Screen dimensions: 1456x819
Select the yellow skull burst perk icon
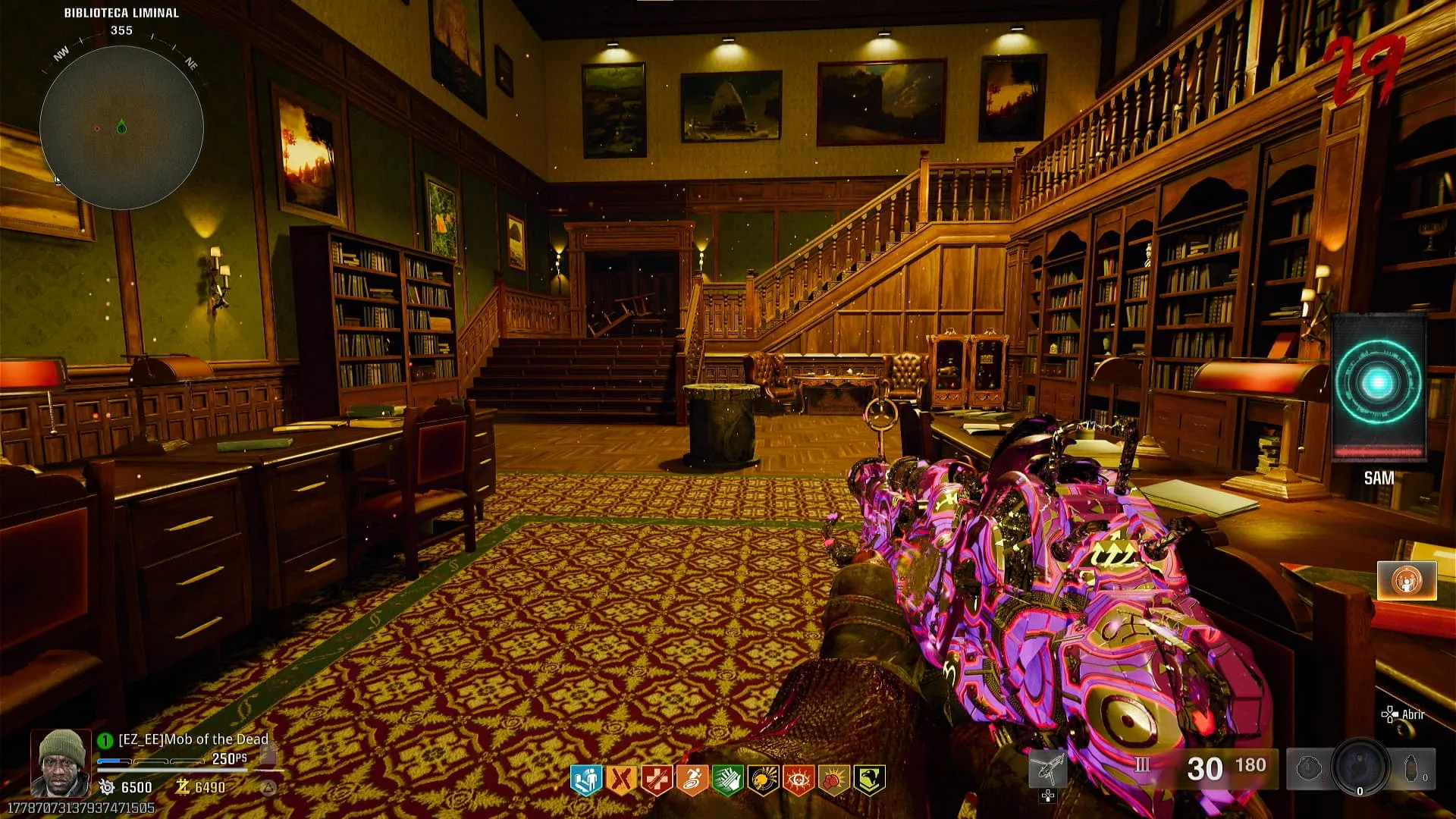click(764, 780)
